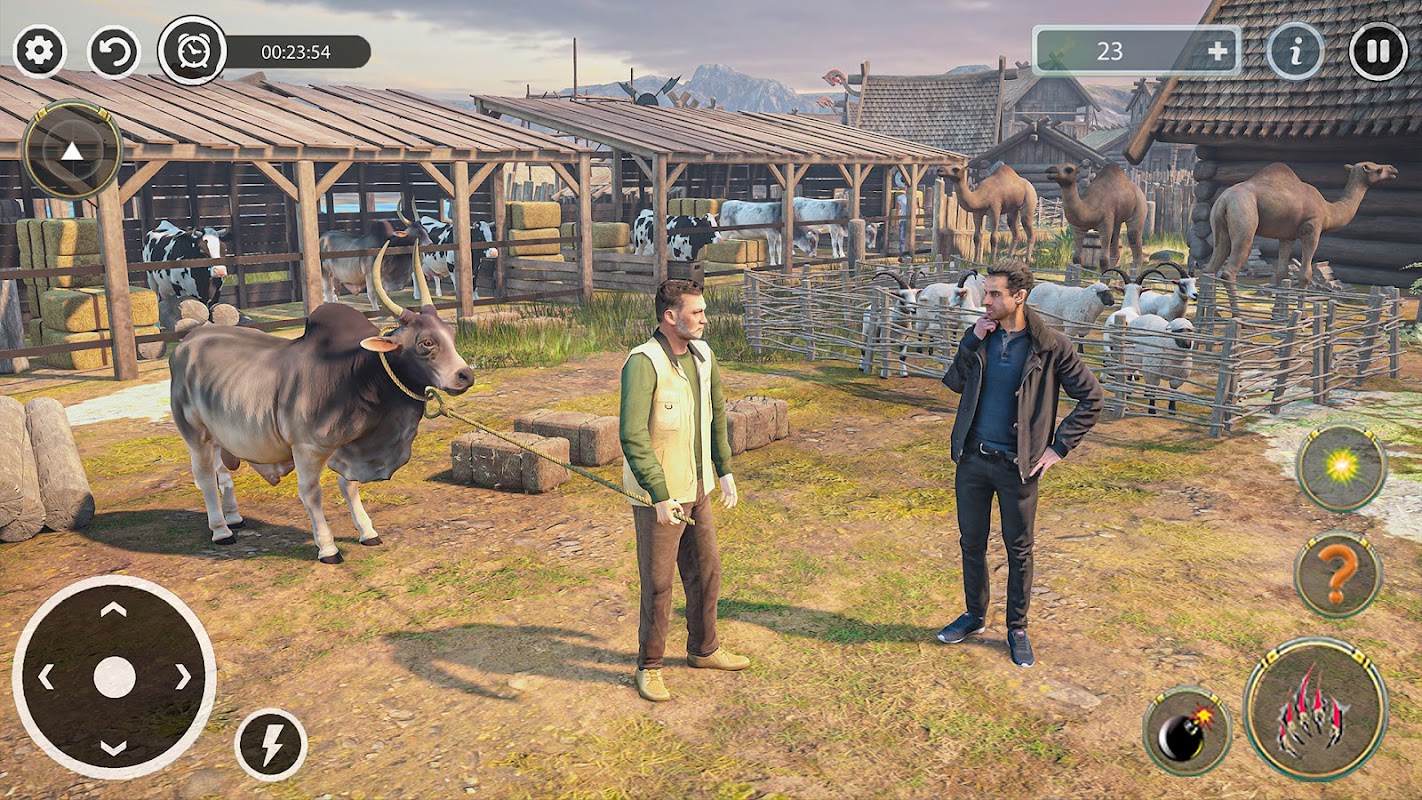Show the info panel

pyautogui.click(x=1295, y=52)
